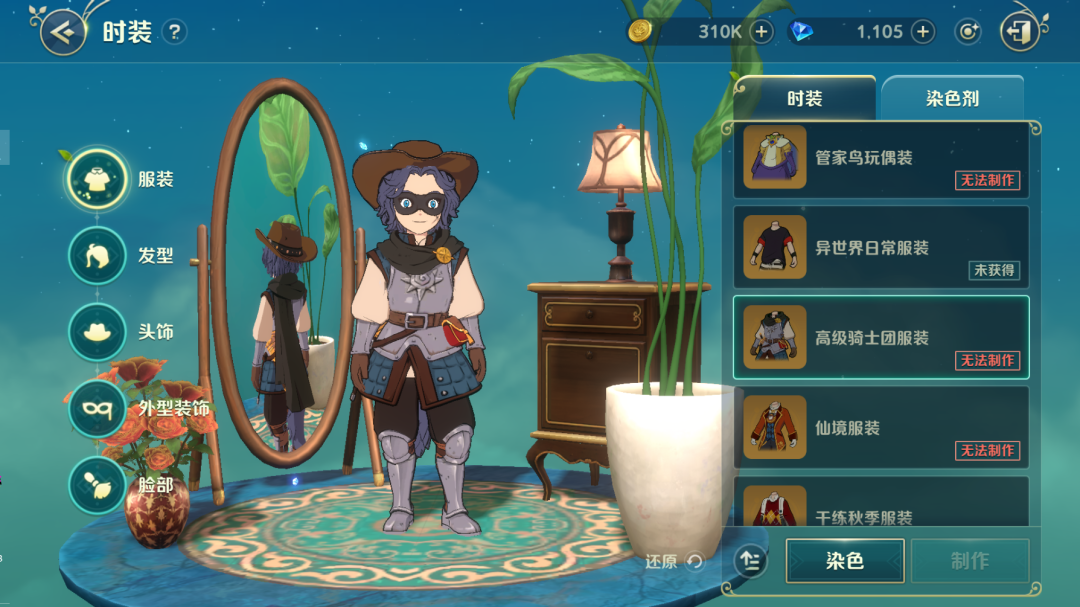Click the 制作 craft button
The image size is (1080, 607).
point(969,561)
